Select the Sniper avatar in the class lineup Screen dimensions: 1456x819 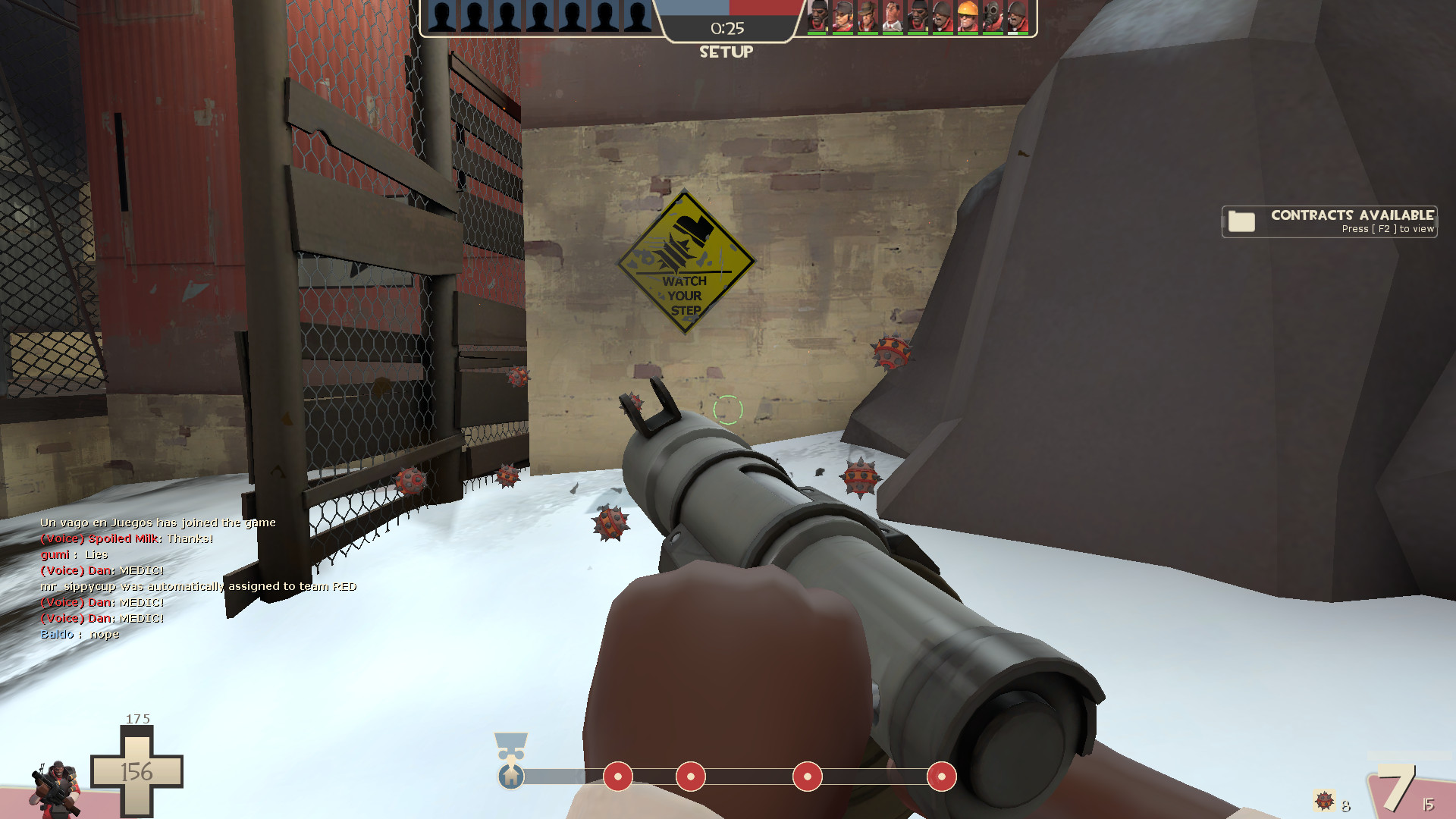pos(867,17)
